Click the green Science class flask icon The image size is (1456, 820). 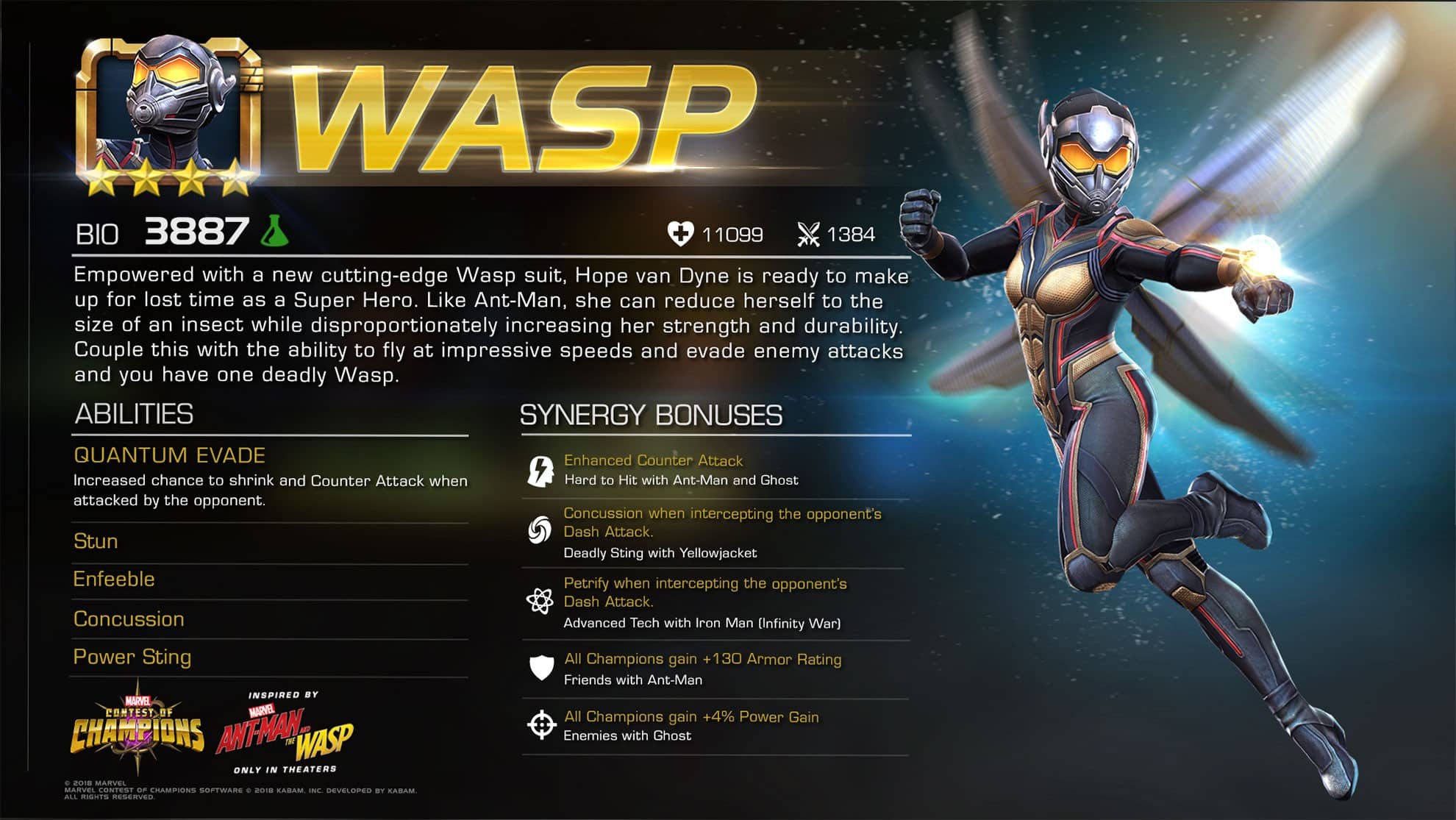point(275,231)
